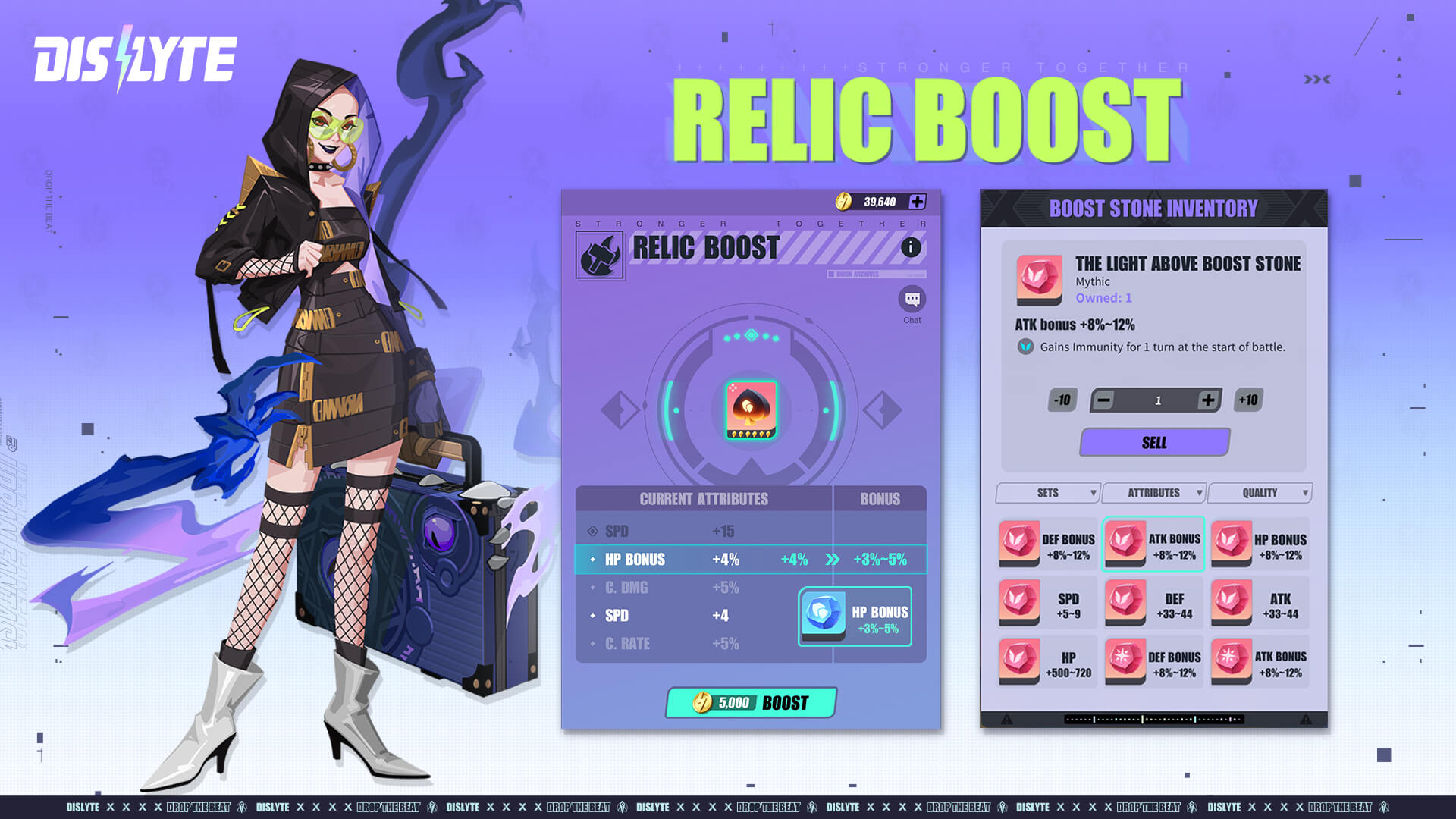Click the plus beside the 39,640 currency counter
This screenshot has width=1456, height=819.
pyautogui.click(x=918, y=202)
